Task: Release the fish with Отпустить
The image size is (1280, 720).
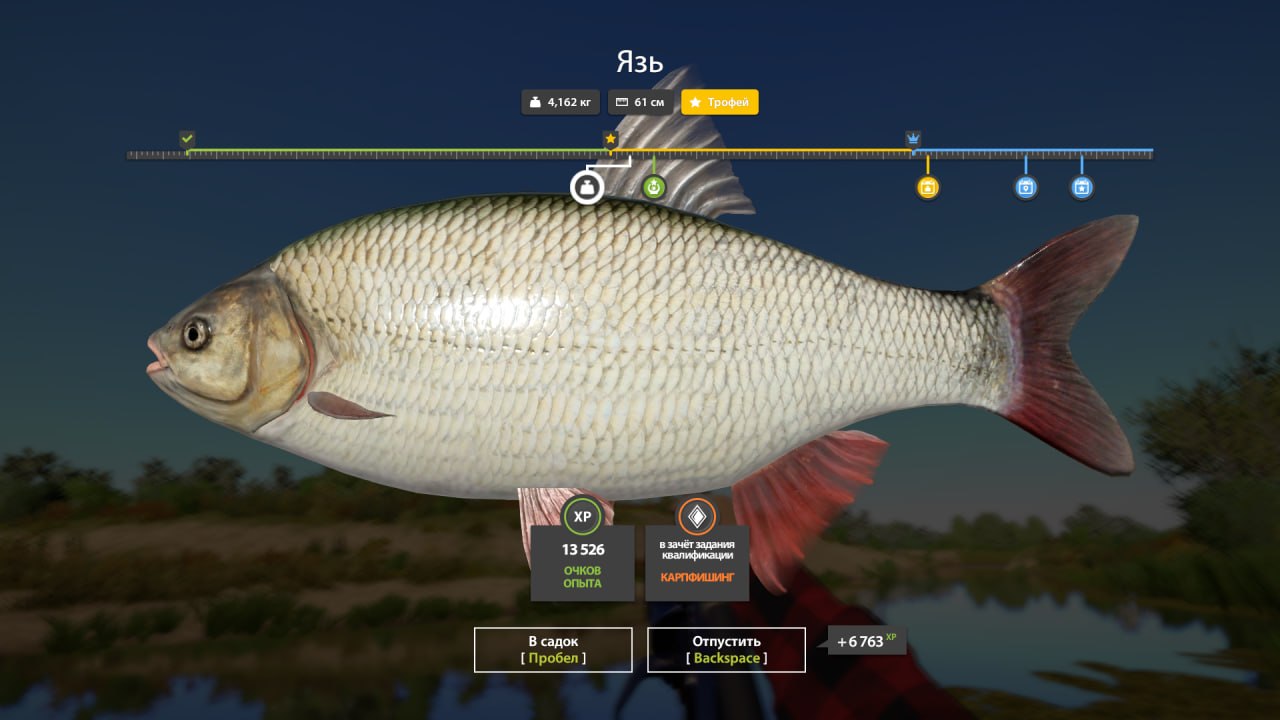Action: coord(726,649)
